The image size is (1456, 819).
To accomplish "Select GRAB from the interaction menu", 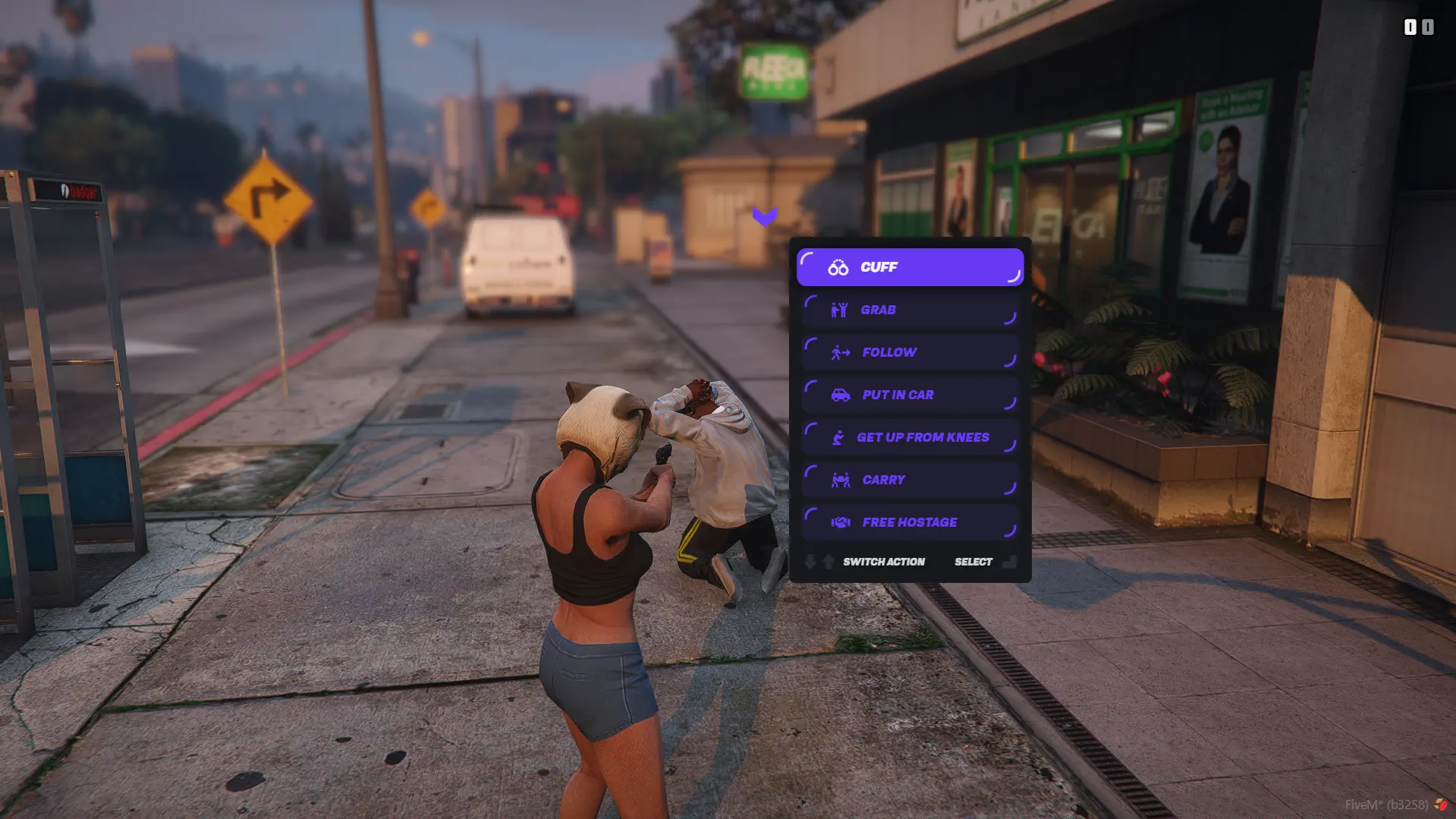I will 910,309.
